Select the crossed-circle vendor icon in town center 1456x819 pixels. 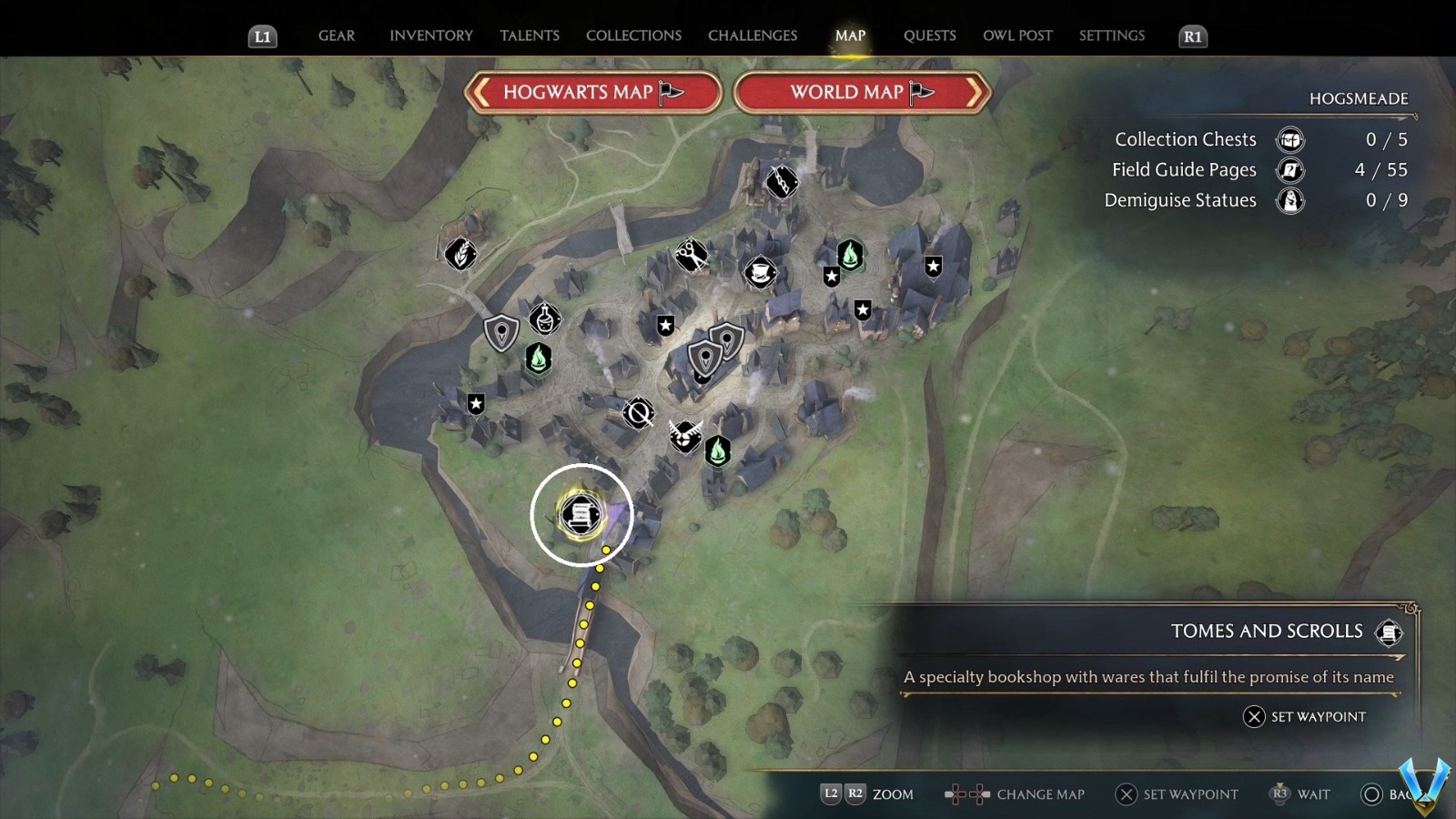point(638,411)
